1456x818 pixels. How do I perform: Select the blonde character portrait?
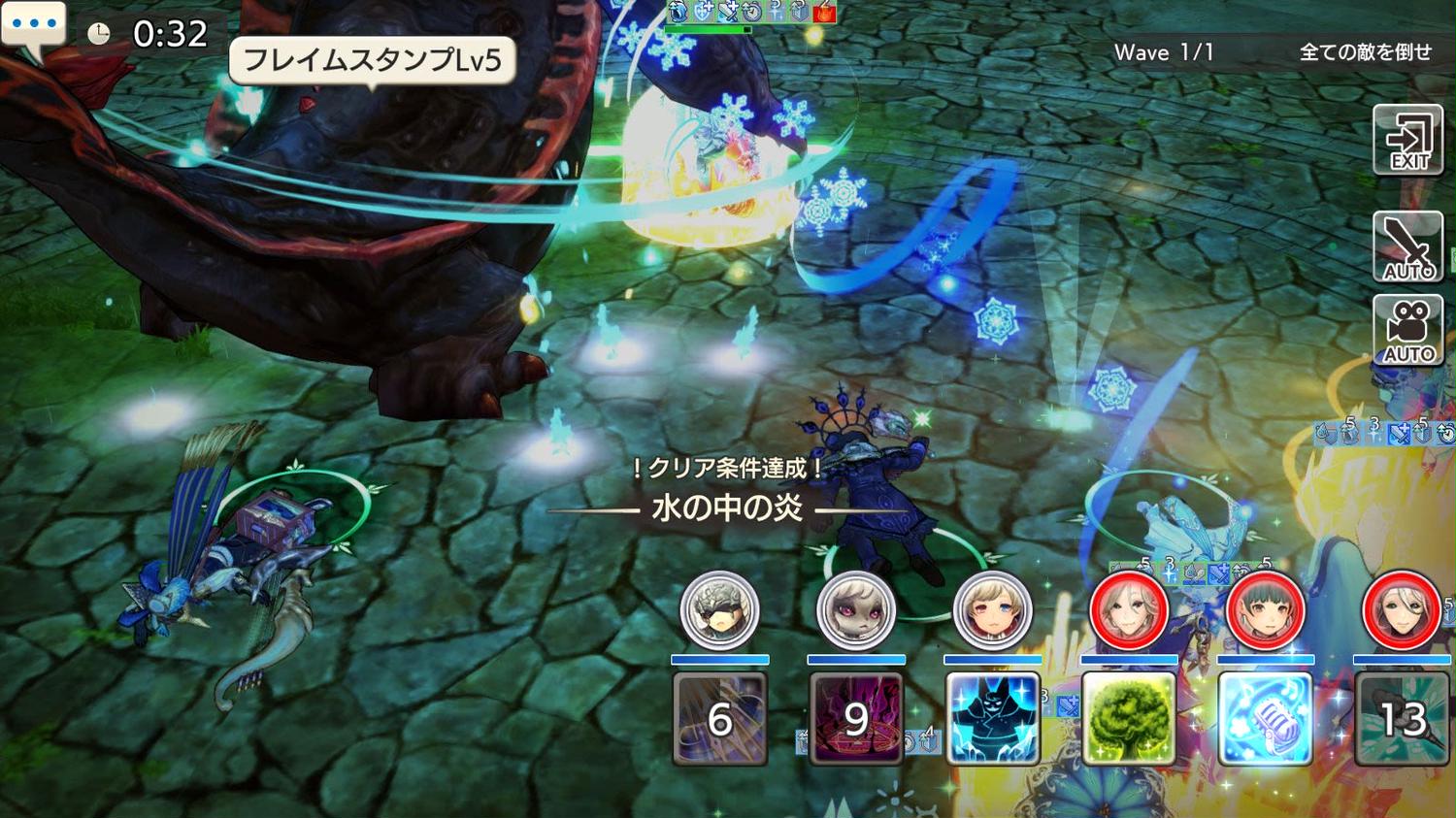991,610
